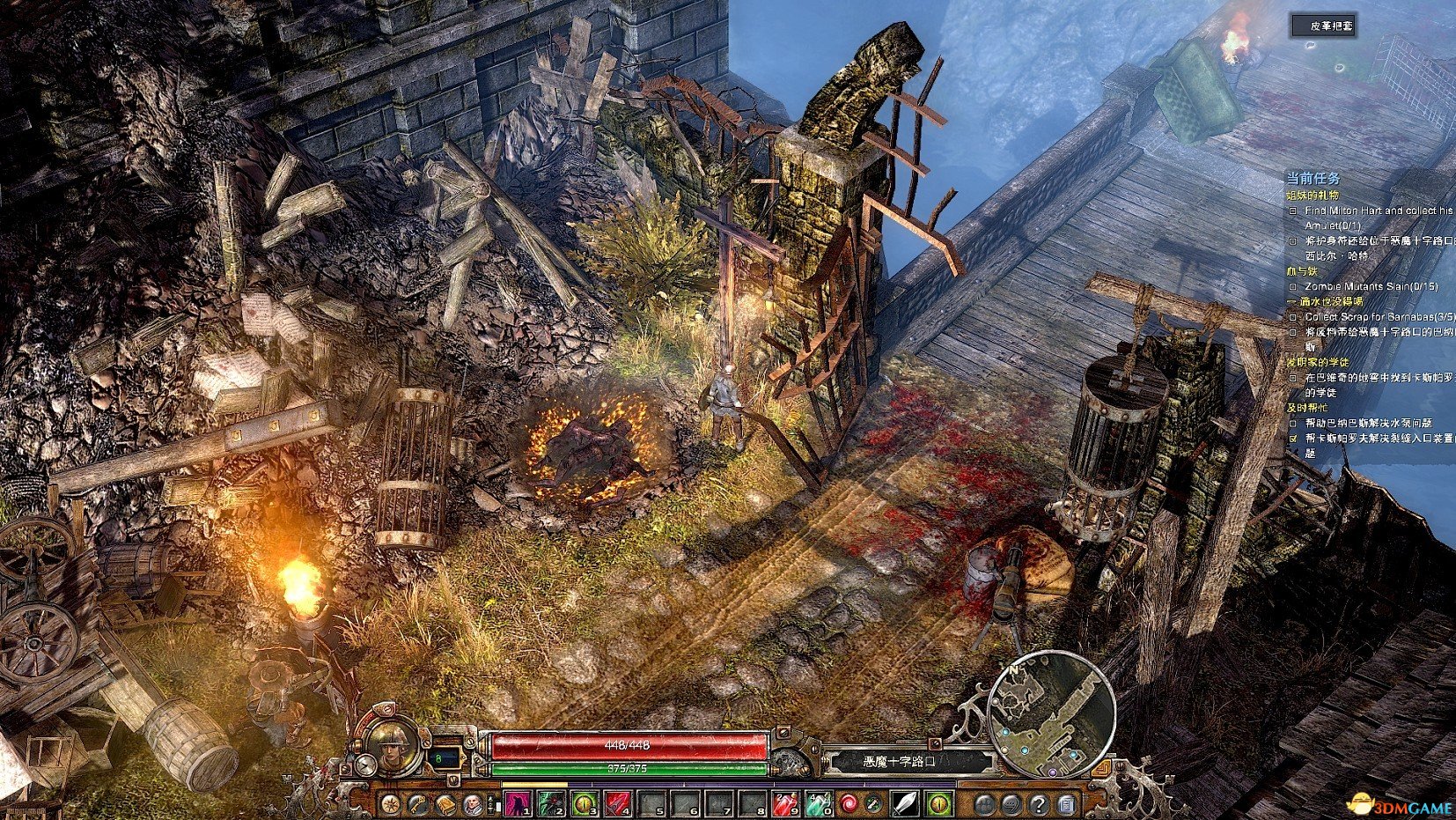The height and width of the screenshot is (820, 1456).
Task: Open the golden book icon
Action: point(445,804)
